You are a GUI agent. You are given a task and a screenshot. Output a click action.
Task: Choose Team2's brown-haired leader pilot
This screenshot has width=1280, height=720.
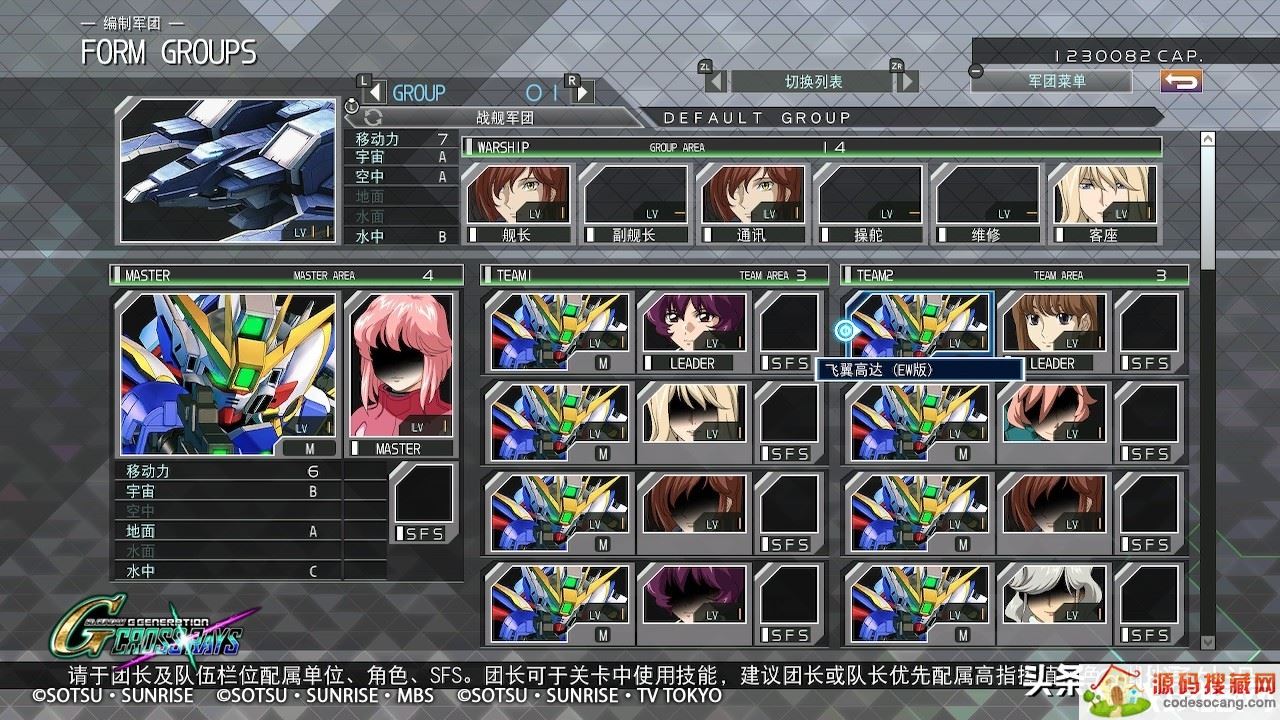(x=1052, y=332)
